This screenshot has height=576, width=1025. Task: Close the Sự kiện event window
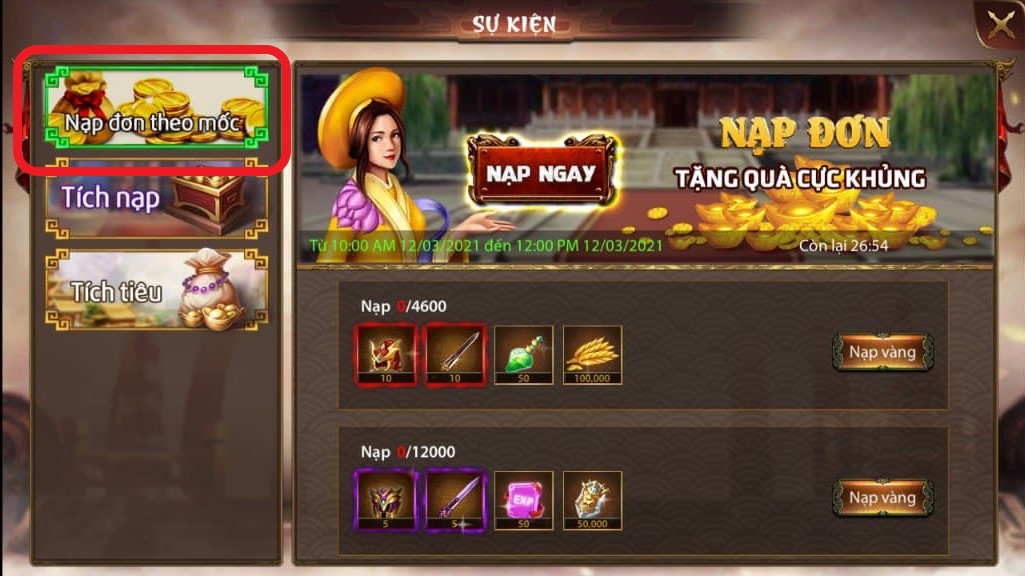999,26
